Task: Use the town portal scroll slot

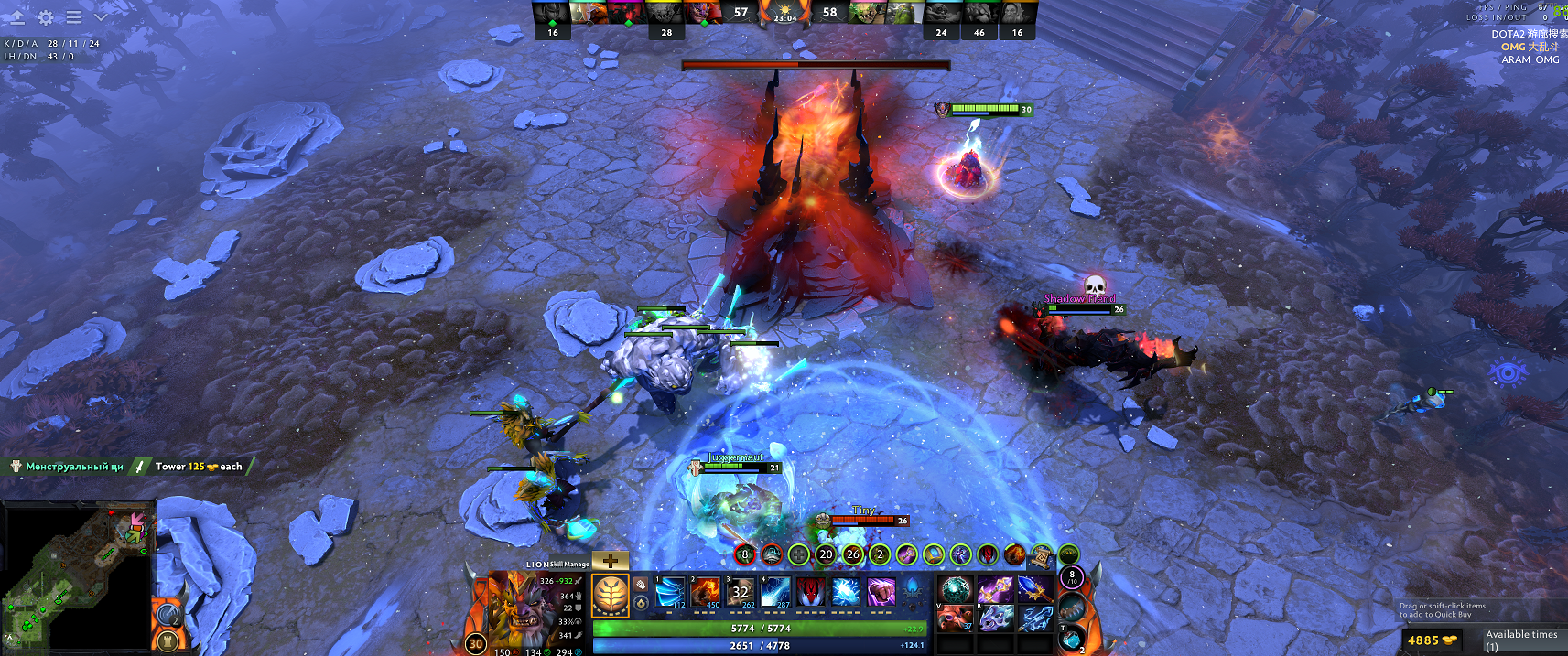Action: 1071,638
